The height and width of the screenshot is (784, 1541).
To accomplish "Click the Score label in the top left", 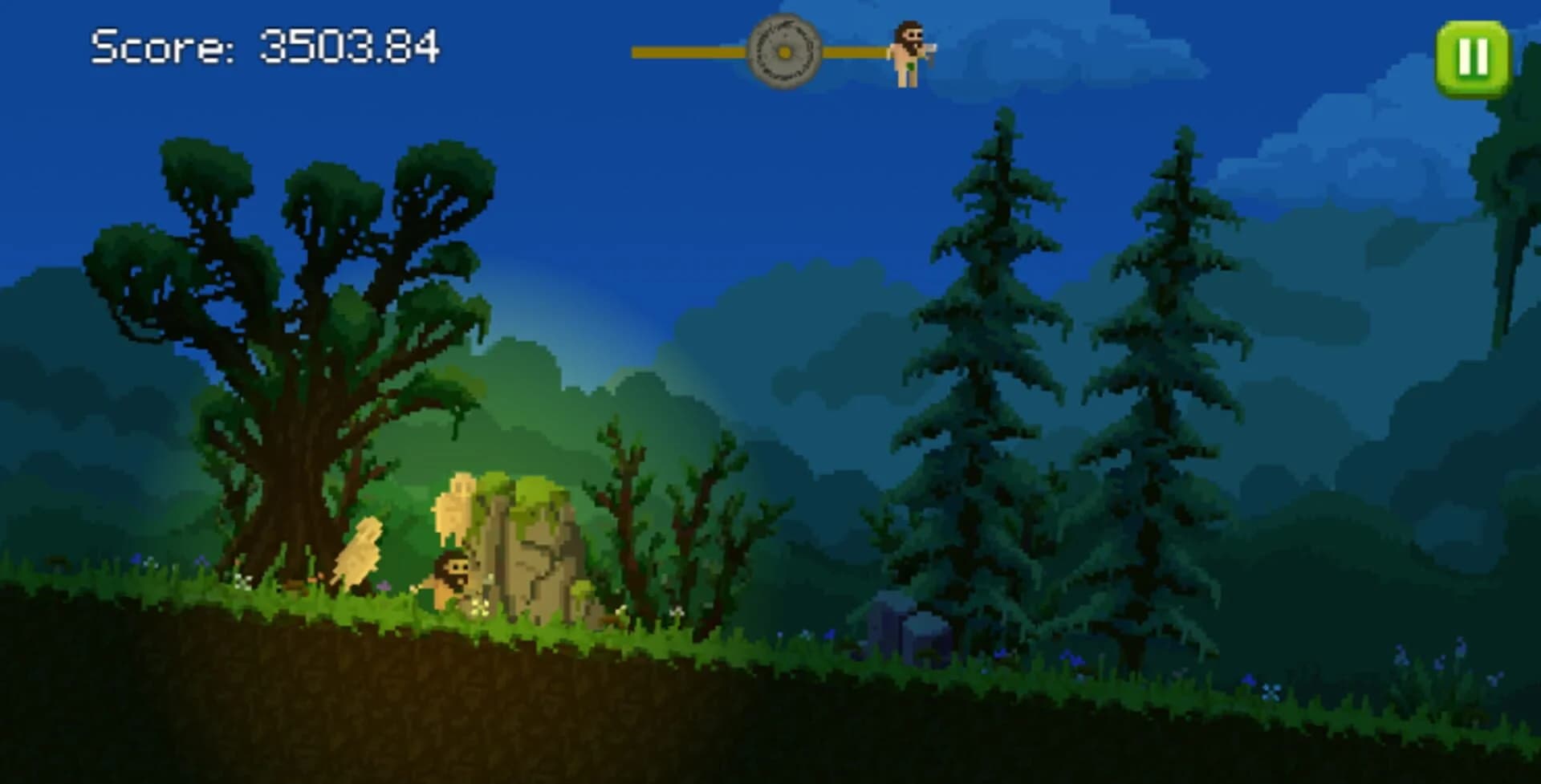I will click(163, 48).
